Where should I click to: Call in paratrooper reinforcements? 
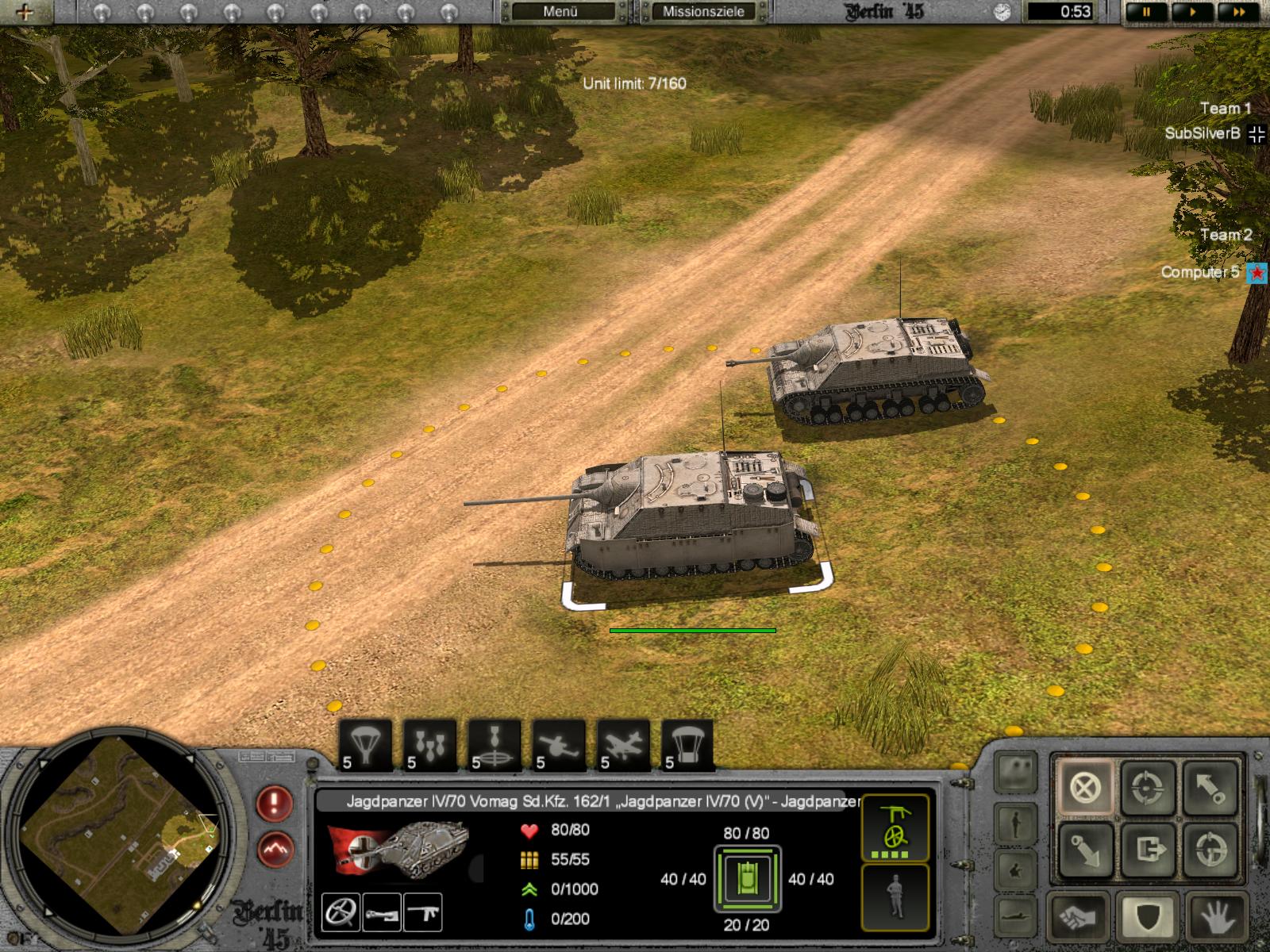coord(366,746)
